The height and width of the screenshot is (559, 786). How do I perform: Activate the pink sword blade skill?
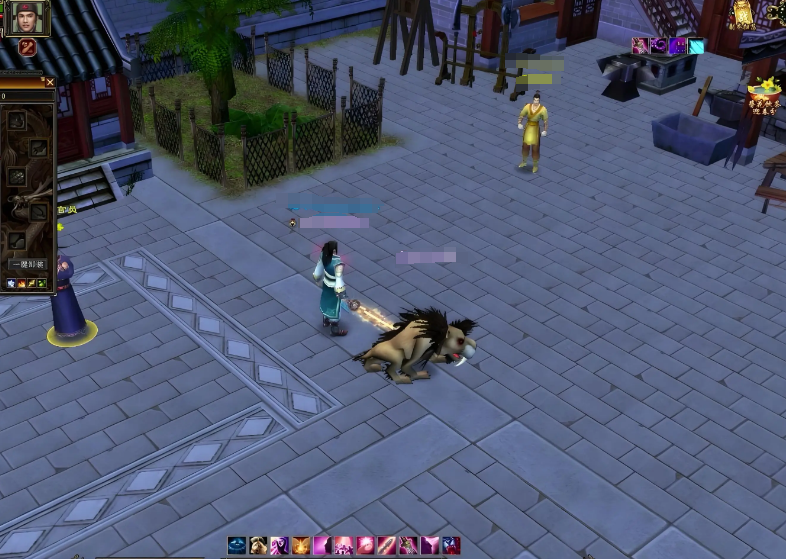(x=387, y=545)
